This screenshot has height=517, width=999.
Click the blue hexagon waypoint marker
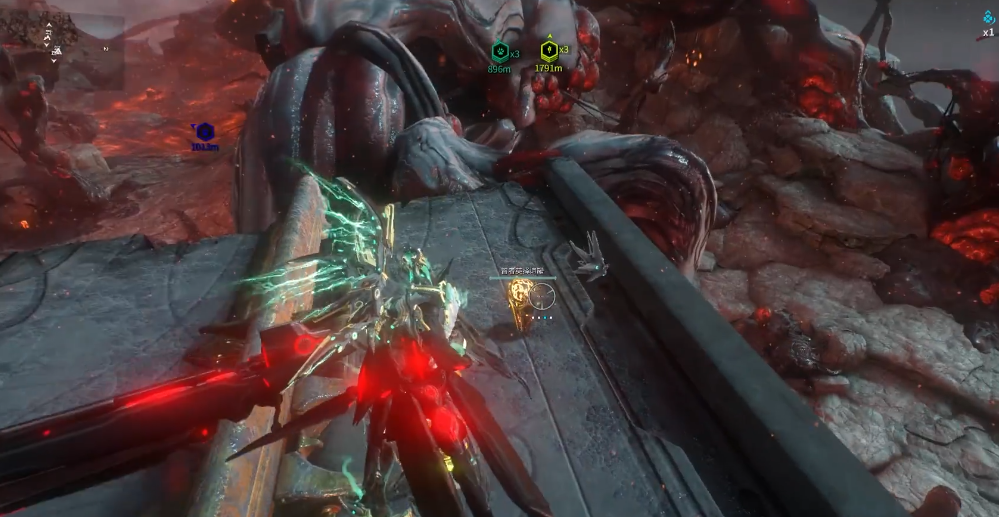[x=203, y=131]
